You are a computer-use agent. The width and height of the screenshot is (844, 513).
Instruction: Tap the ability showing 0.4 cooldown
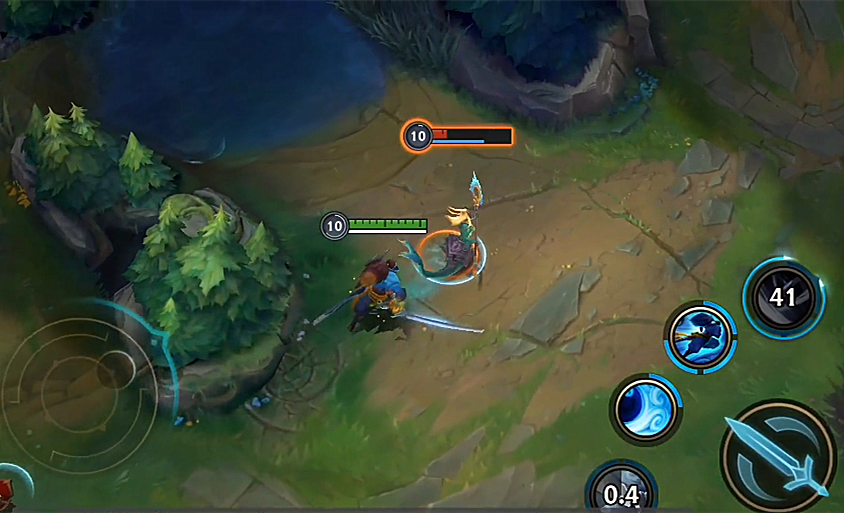point(621,490)
